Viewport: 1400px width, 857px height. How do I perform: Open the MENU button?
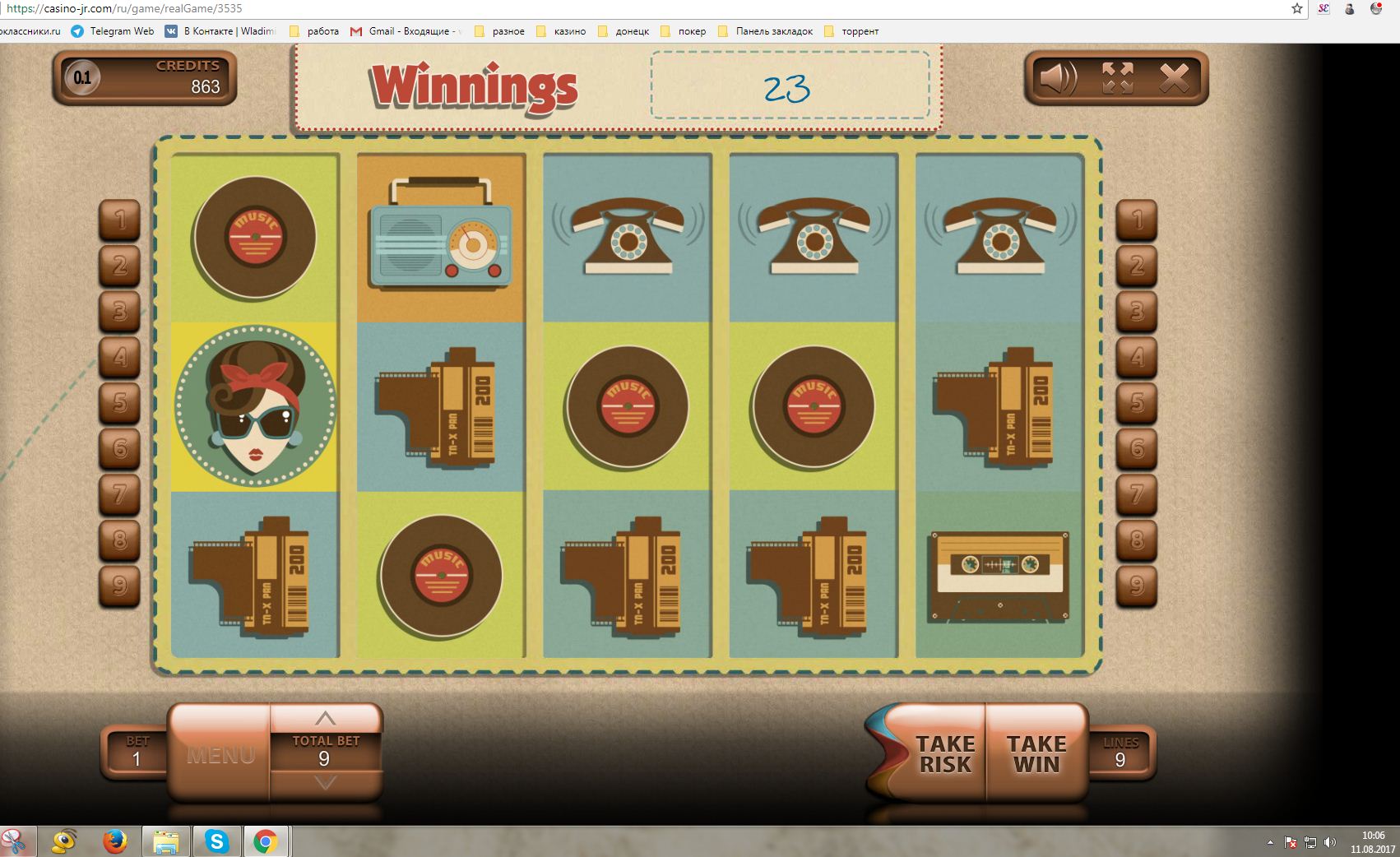click(x=220, y=754)
